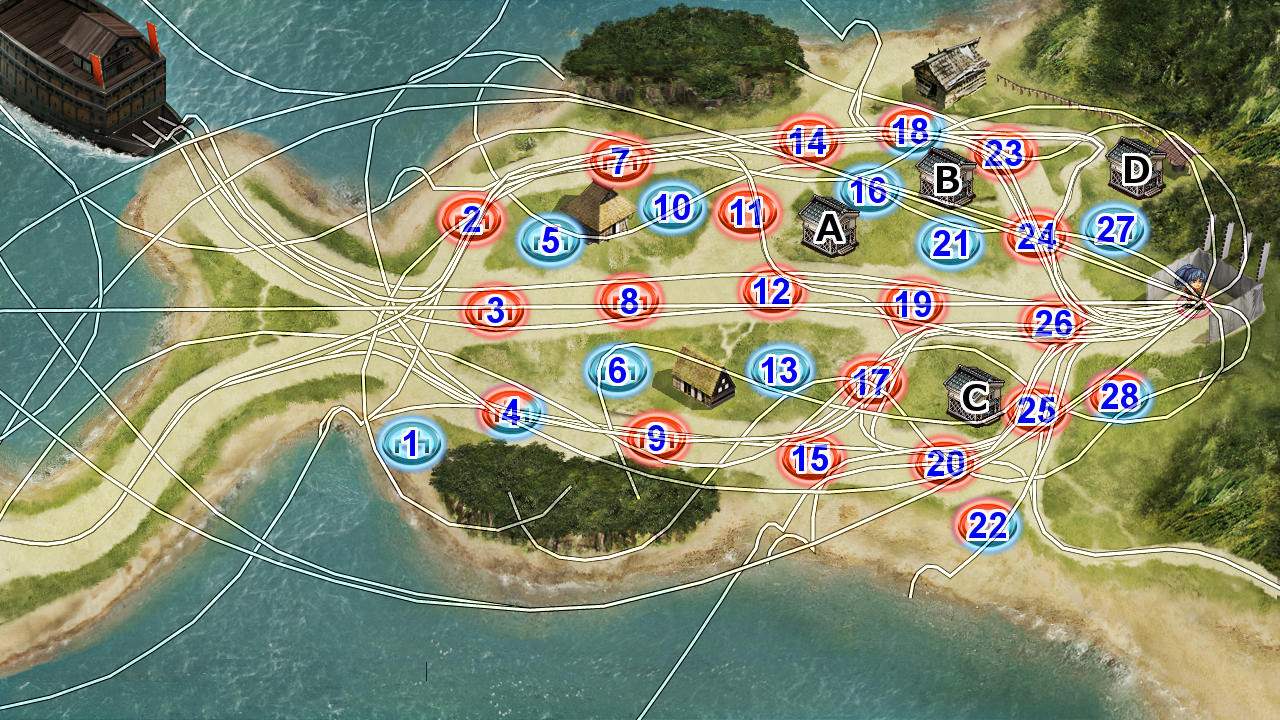Choose marker 16 on the map

coord(868,189)
